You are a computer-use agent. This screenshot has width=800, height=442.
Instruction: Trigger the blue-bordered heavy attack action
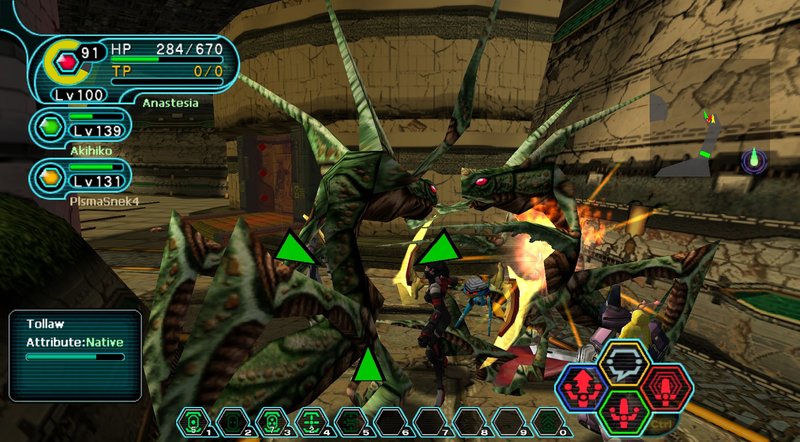pos(583,386)
